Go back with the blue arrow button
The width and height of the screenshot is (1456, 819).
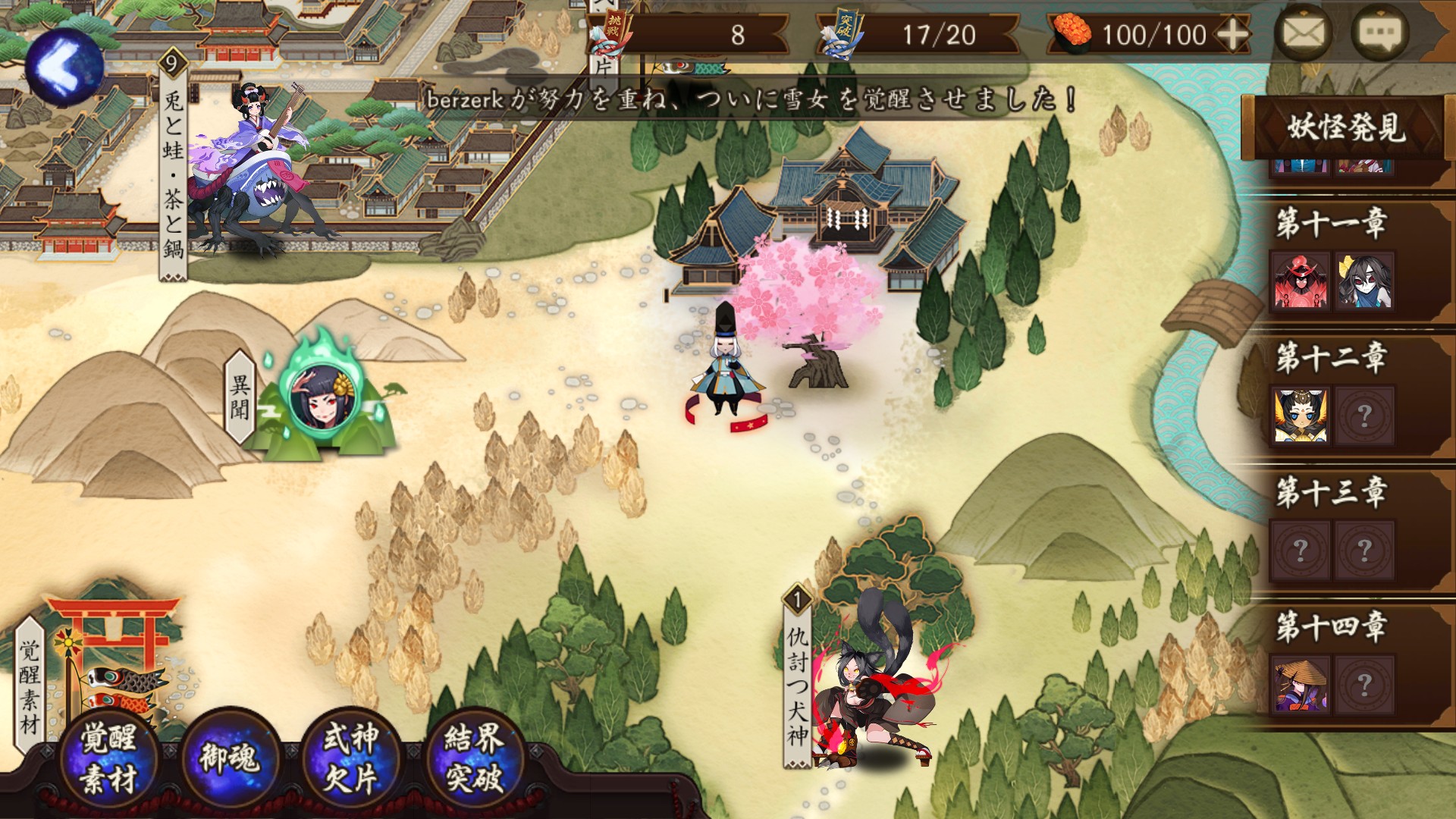[x=64, y=64]
